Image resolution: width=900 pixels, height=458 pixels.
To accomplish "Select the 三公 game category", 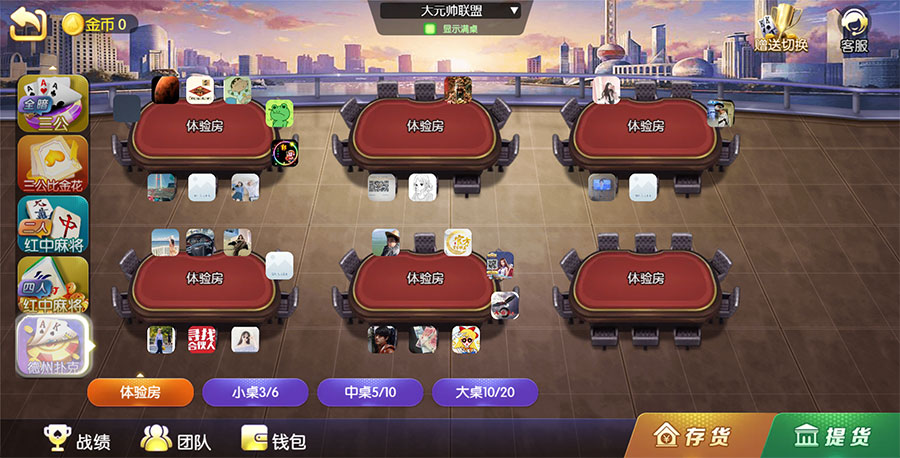I will click(x=53, y=103).
